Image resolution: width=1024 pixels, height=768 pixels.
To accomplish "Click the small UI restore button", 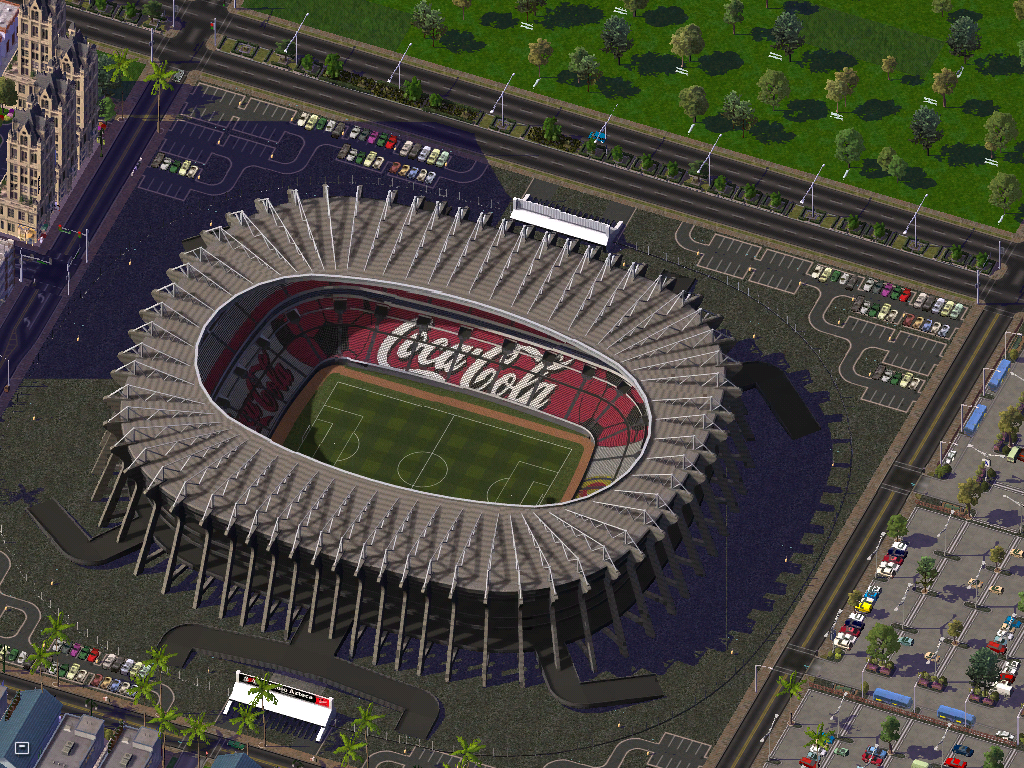I will [x=22, y=747].
